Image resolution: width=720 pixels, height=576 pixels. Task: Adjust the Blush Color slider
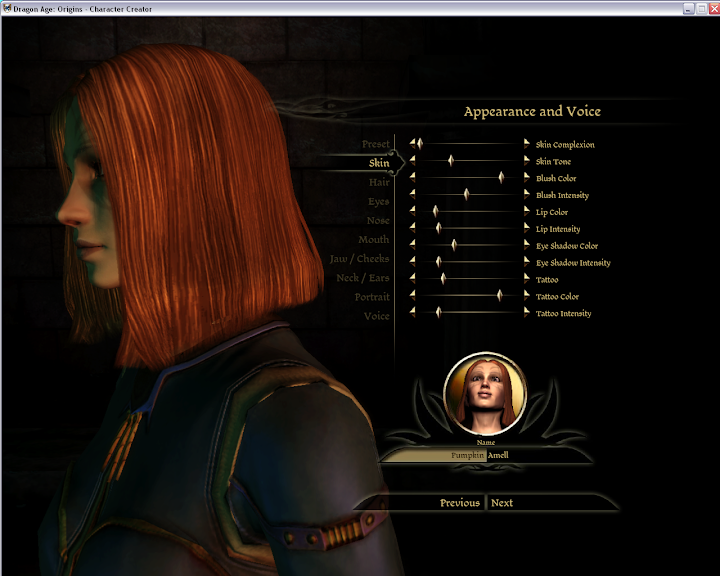click(501, 178)
